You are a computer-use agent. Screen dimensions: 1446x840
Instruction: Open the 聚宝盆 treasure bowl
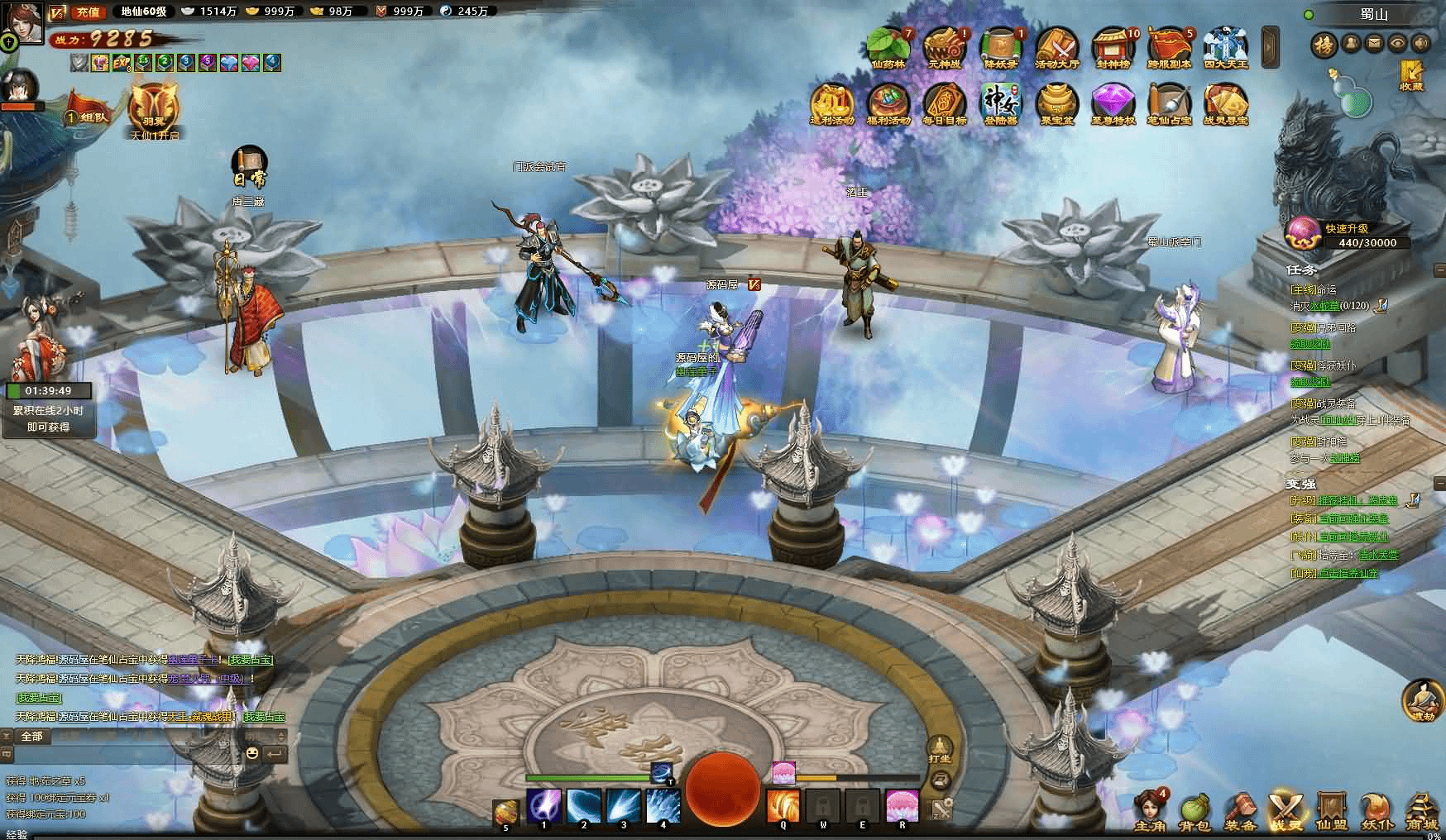point(1056,103)
